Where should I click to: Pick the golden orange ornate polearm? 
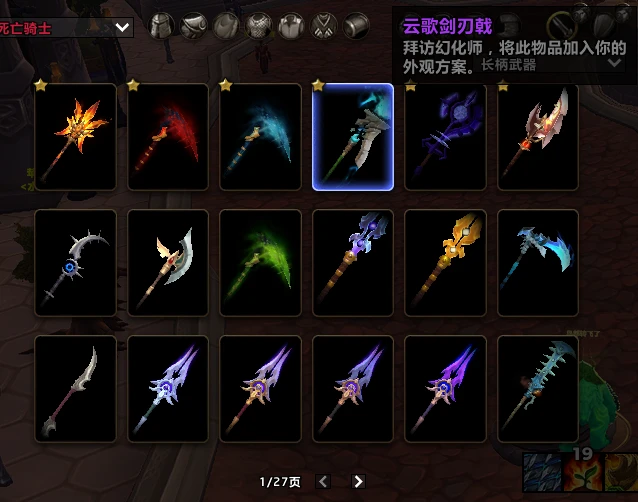(445, 263)
